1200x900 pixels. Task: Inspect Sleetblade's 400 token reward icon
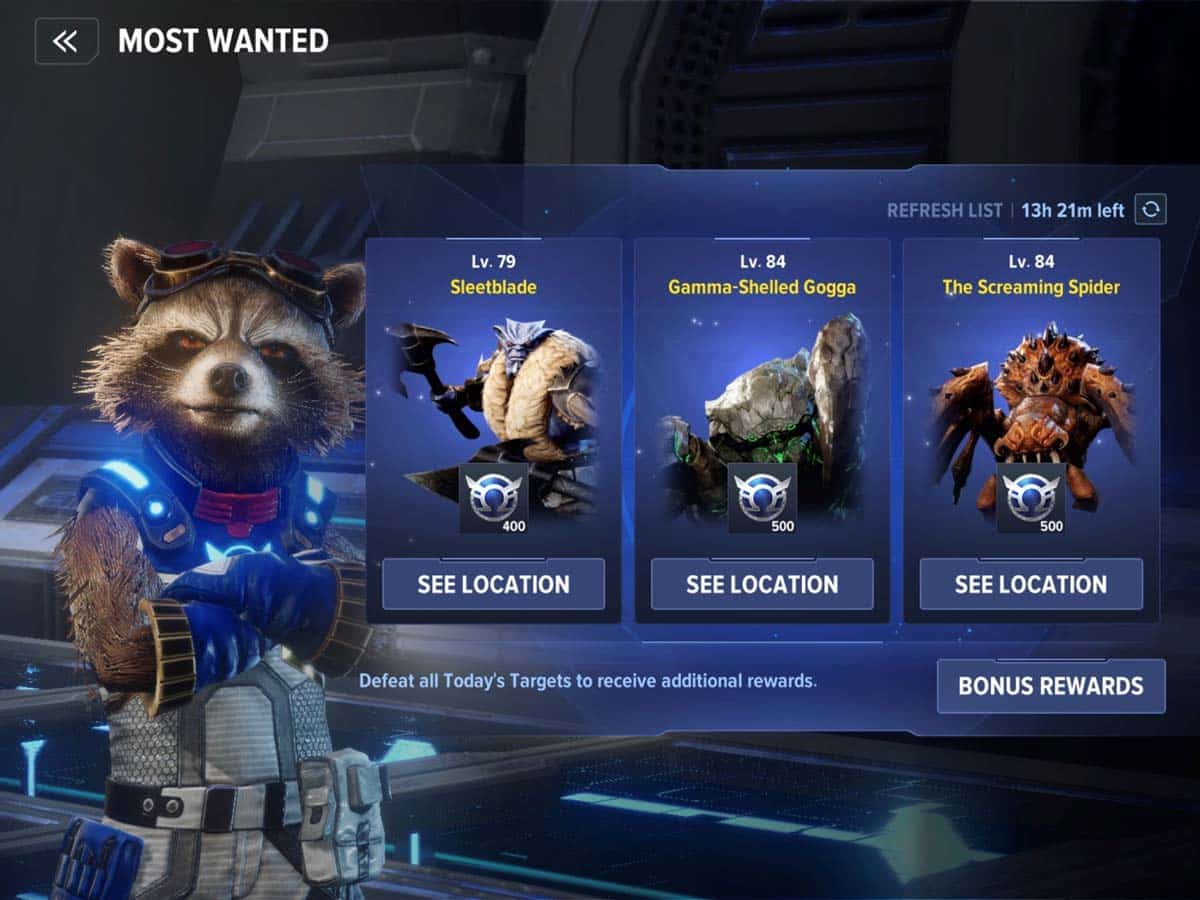[x=493, y=497]
